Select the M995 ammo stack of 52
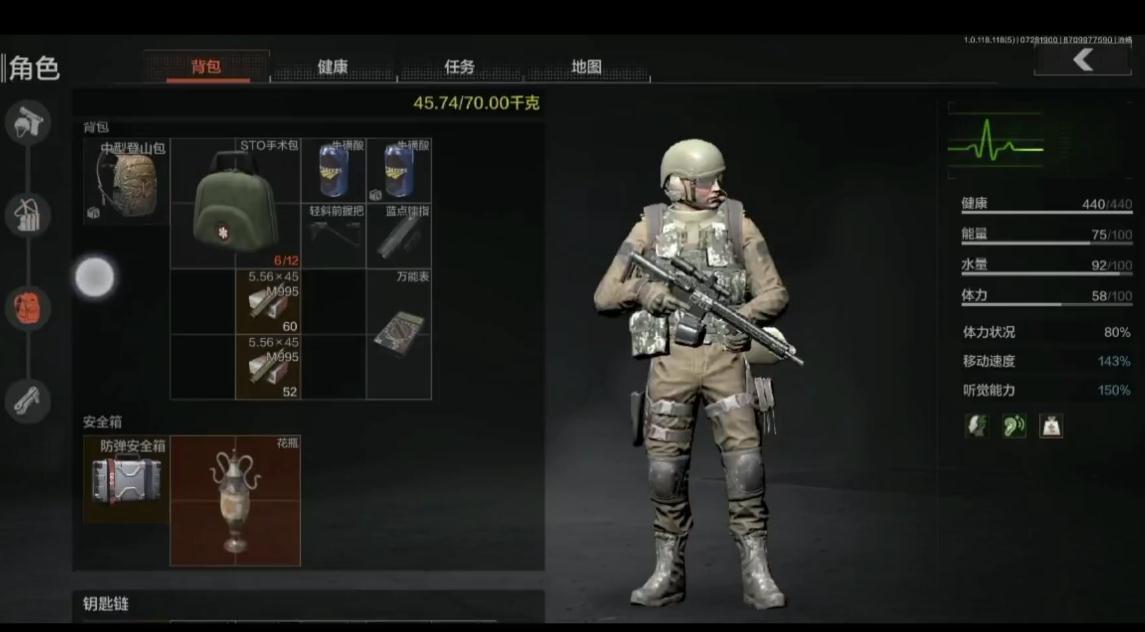 pyautogui.click(x=268, y=367)
